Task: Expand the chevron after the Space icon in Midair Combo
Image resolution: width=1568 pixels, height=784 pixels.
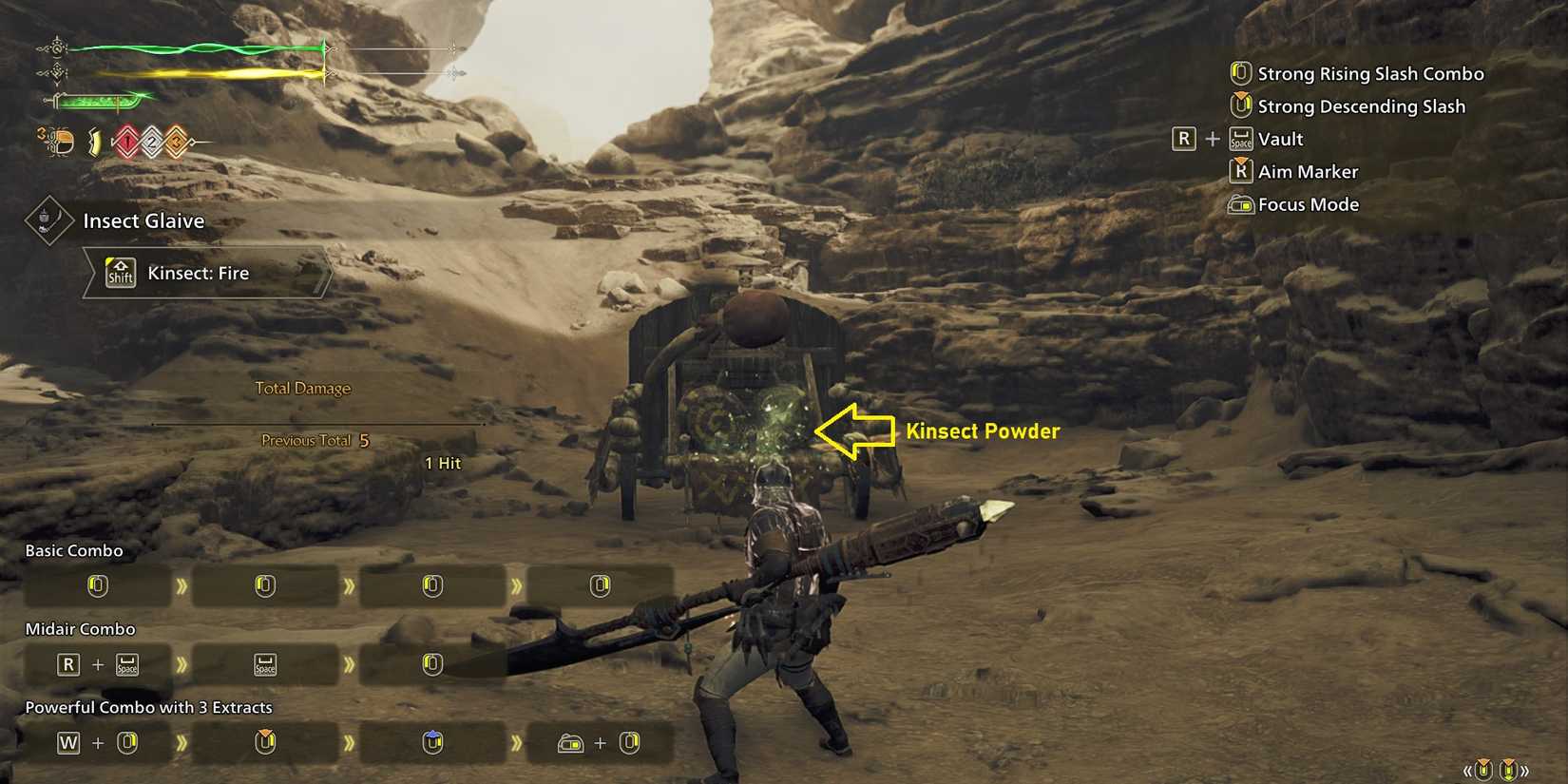Action: (350, 665)
